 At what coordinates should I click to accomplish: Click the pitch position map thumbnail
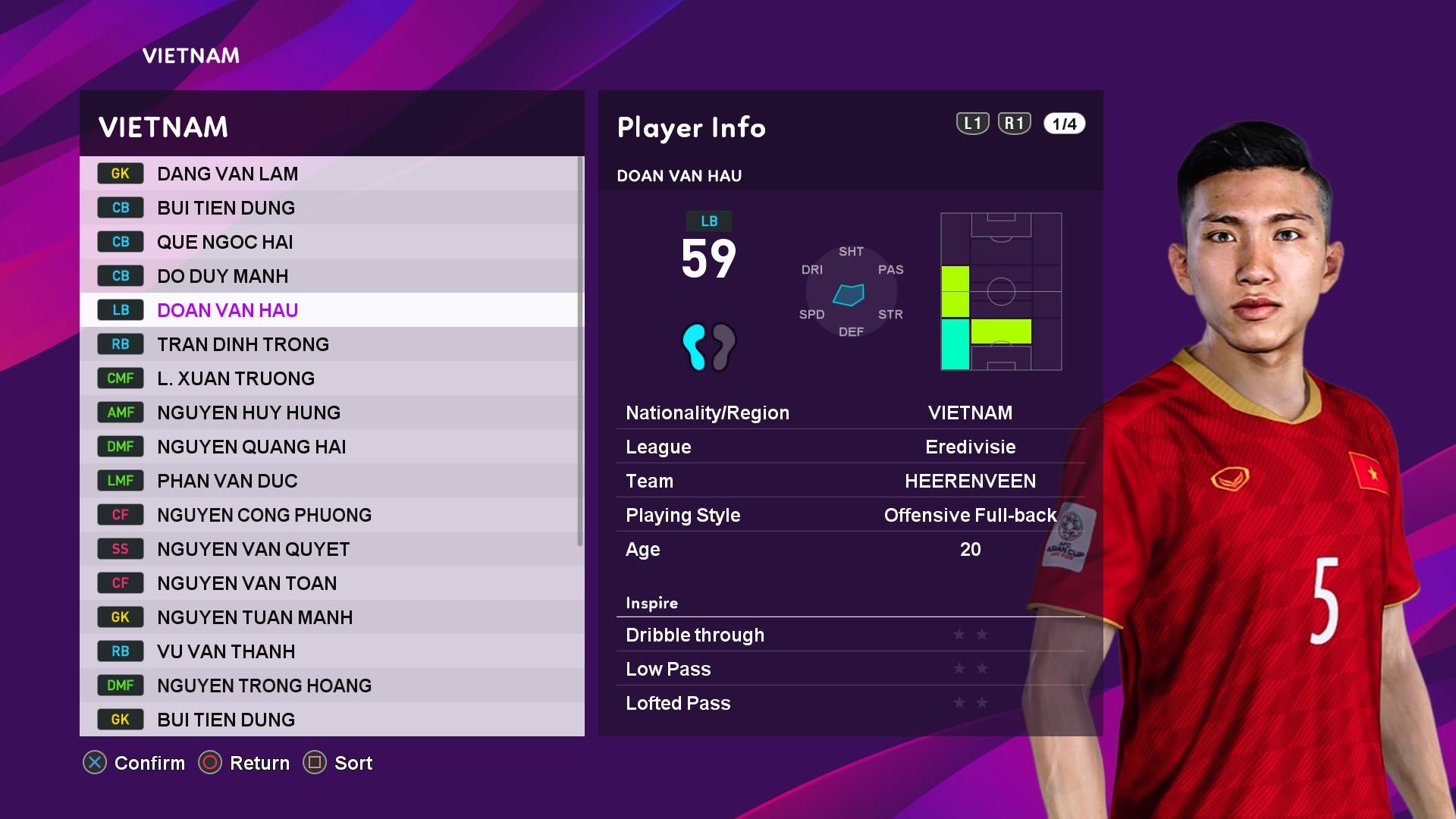[x=1001, y=292]
